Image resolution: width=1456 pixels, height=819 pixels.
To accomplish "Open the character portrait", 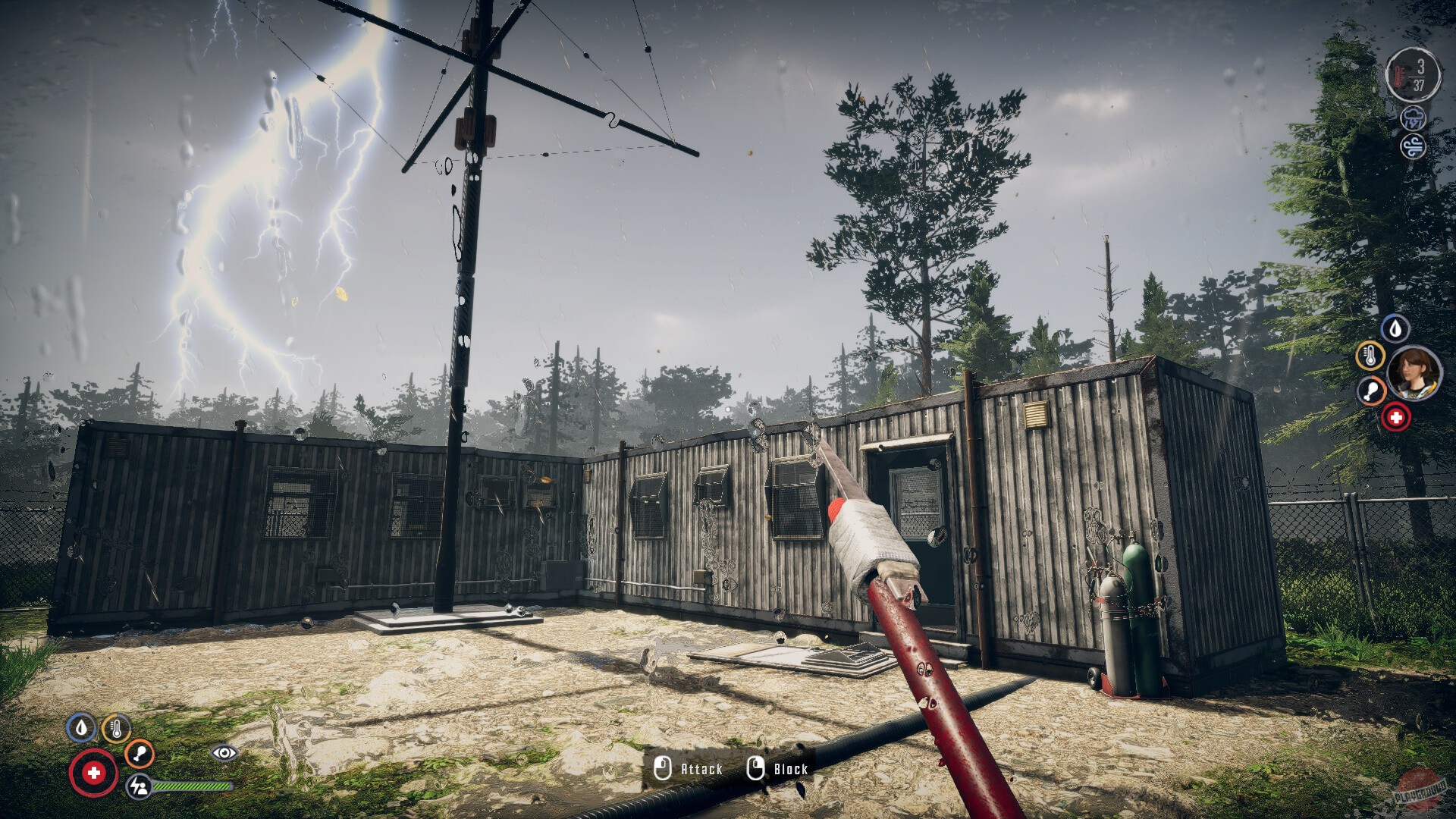I will (1413, 373).
